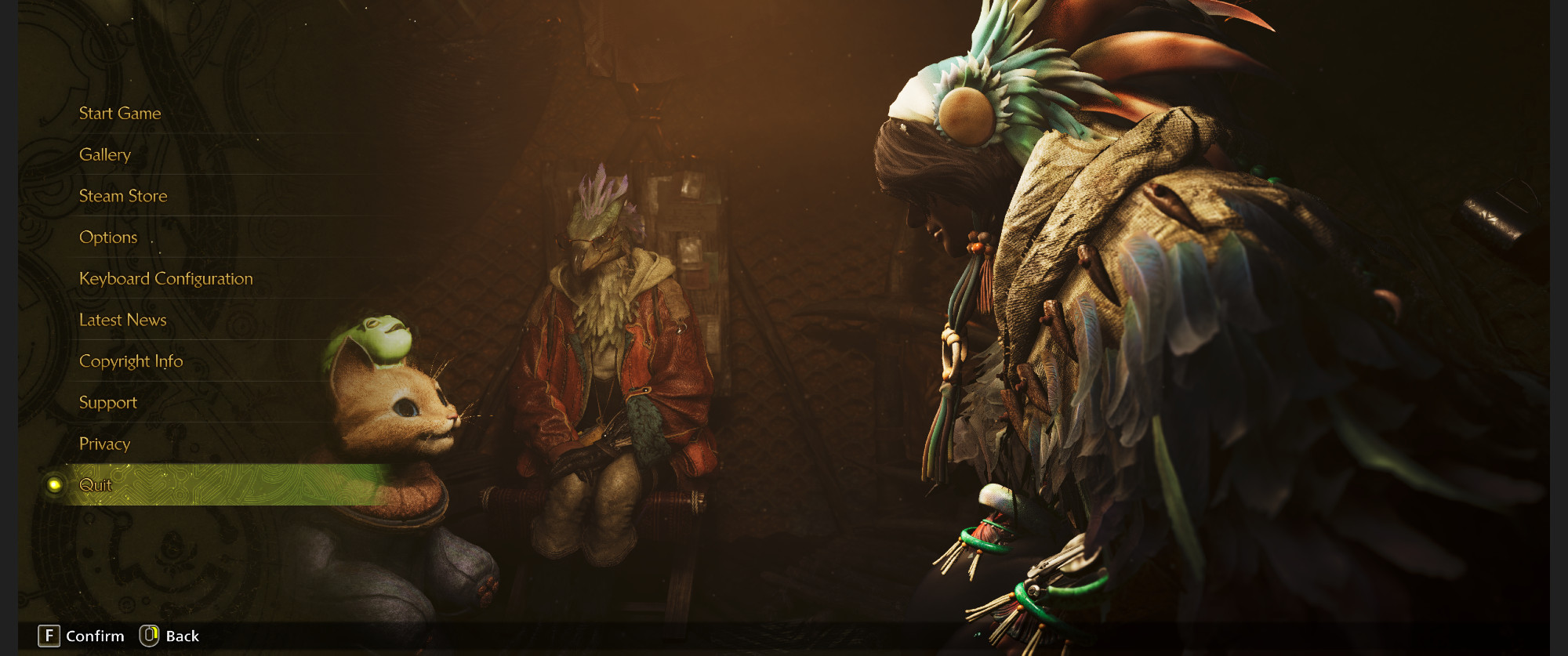This screenshot has width=1568, height=656.
Task: Open the Support entry
Action: pyautogui.click(x=108, y=403)
